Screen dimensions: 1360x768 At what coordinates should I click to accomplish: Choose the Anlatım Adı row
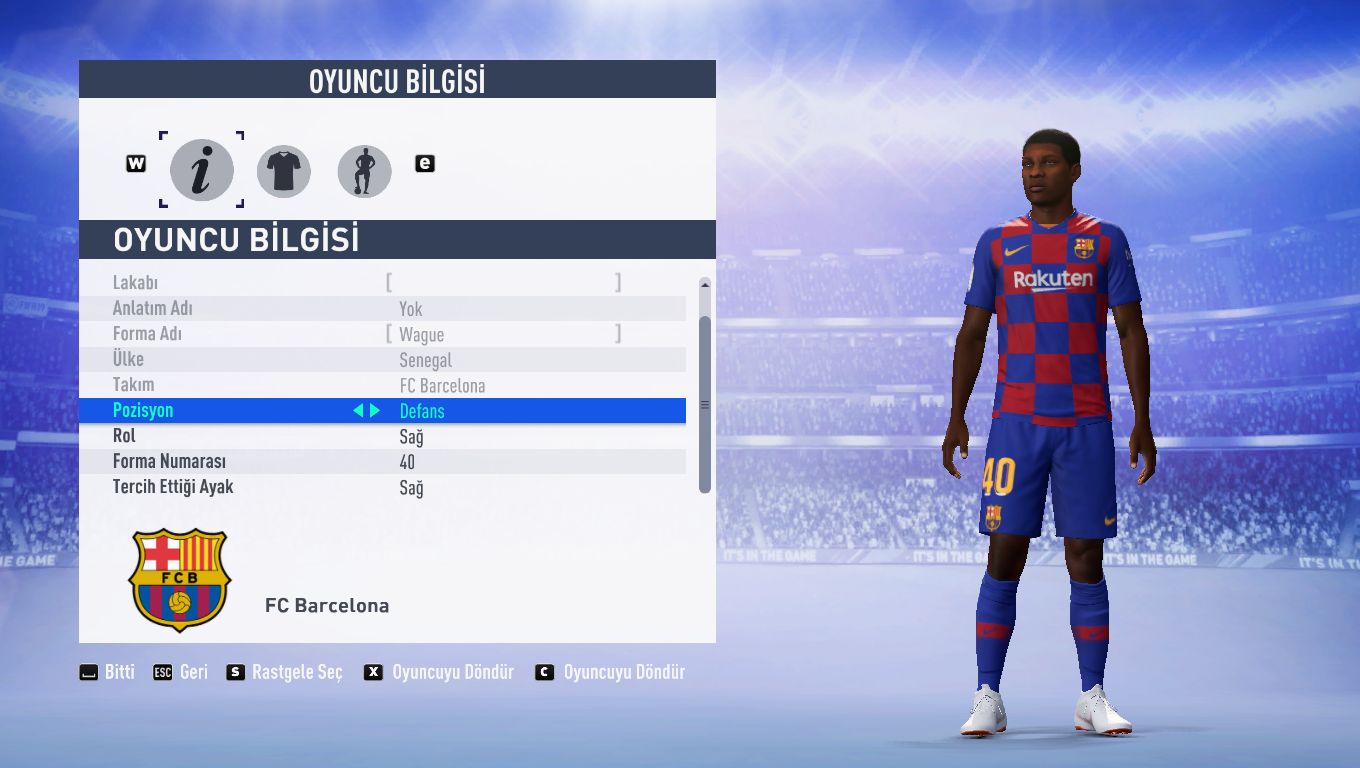coord(398,309)
